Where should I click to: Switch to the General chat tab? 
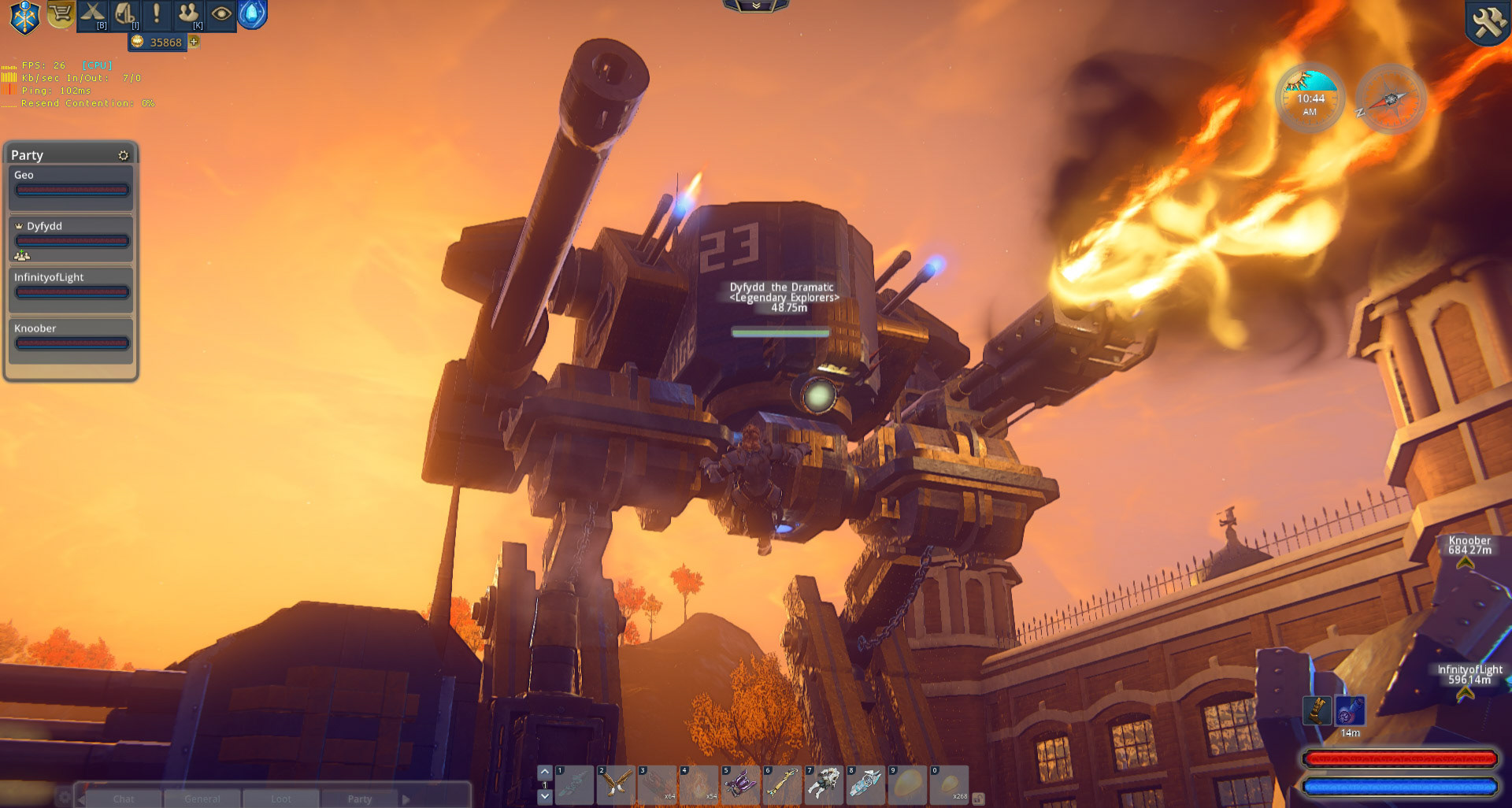click(202, 799)
